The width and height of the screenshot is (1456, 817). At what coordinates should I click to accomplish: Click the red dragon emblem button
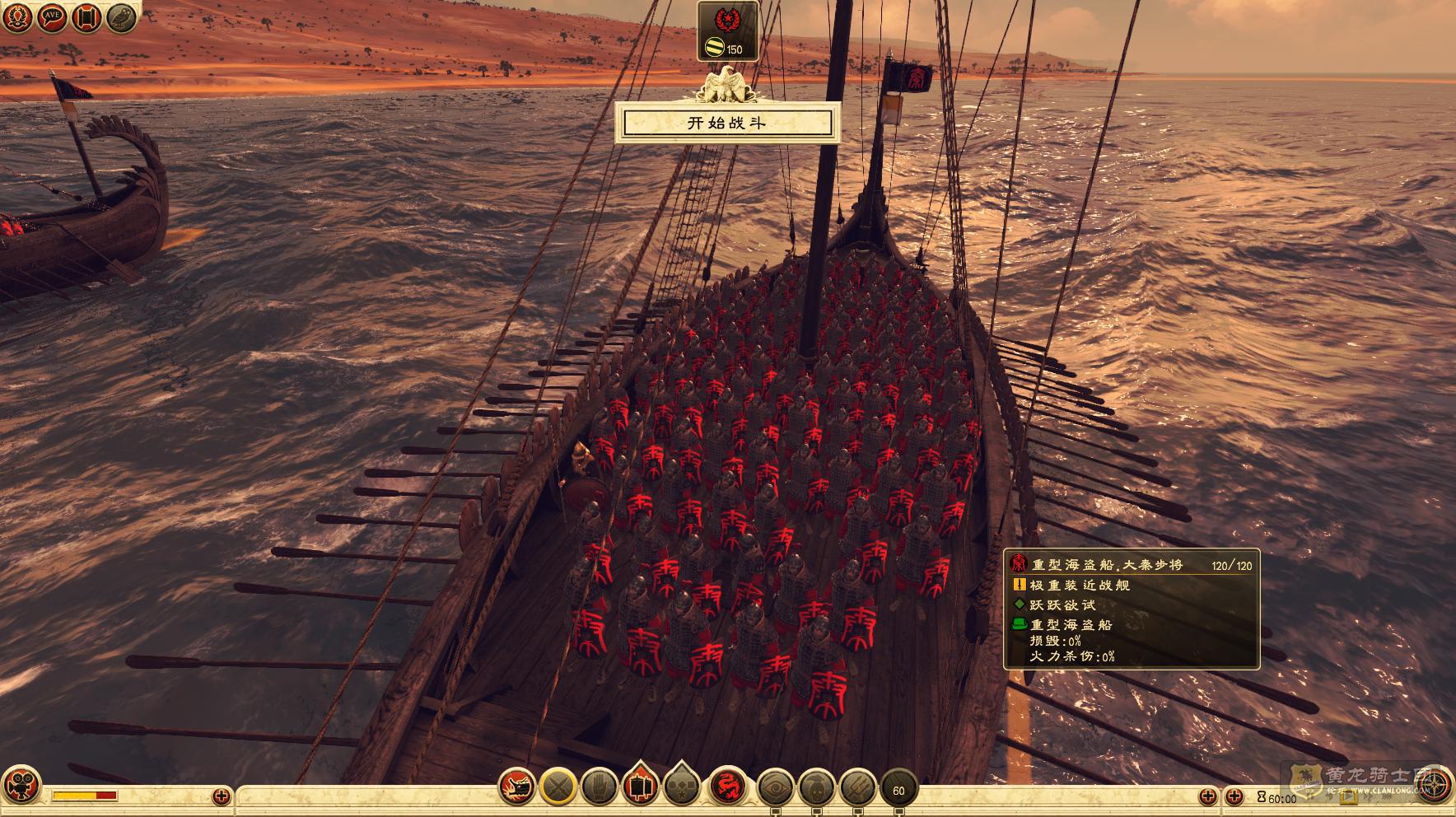click(x=728, y=788)
